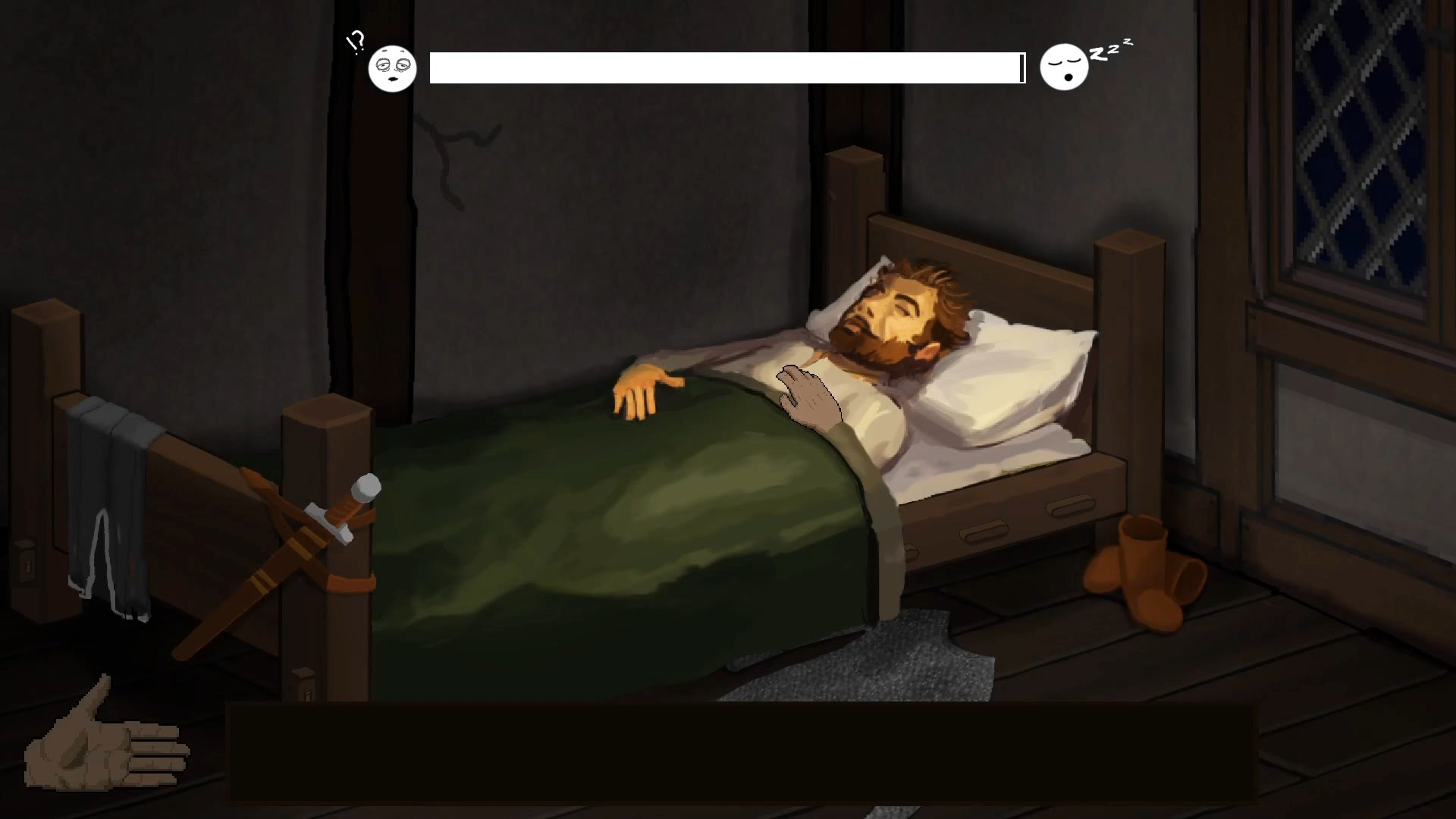
Task: Click the sleeping Zzz face icon
Action: click(1065, 67)
